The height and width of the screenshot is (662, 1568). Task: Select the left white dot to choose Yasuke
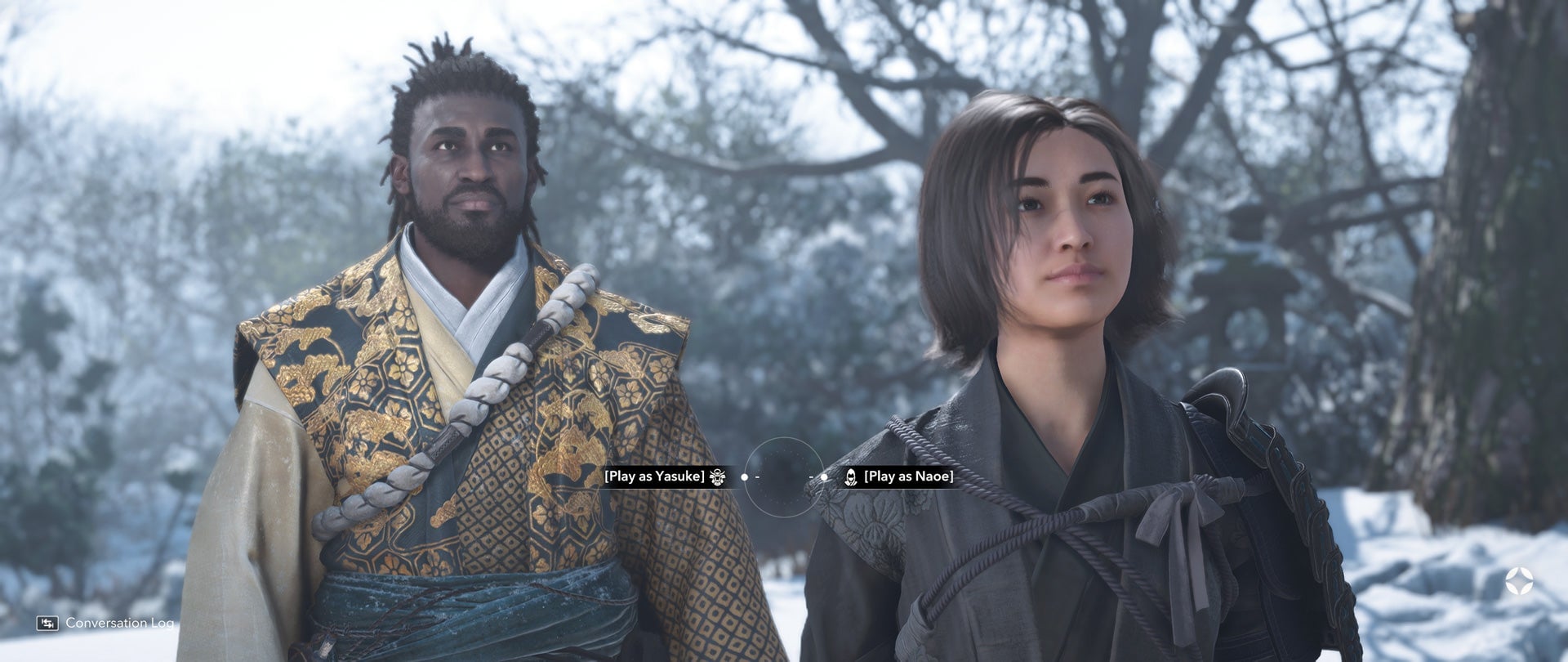click(744, 477)
